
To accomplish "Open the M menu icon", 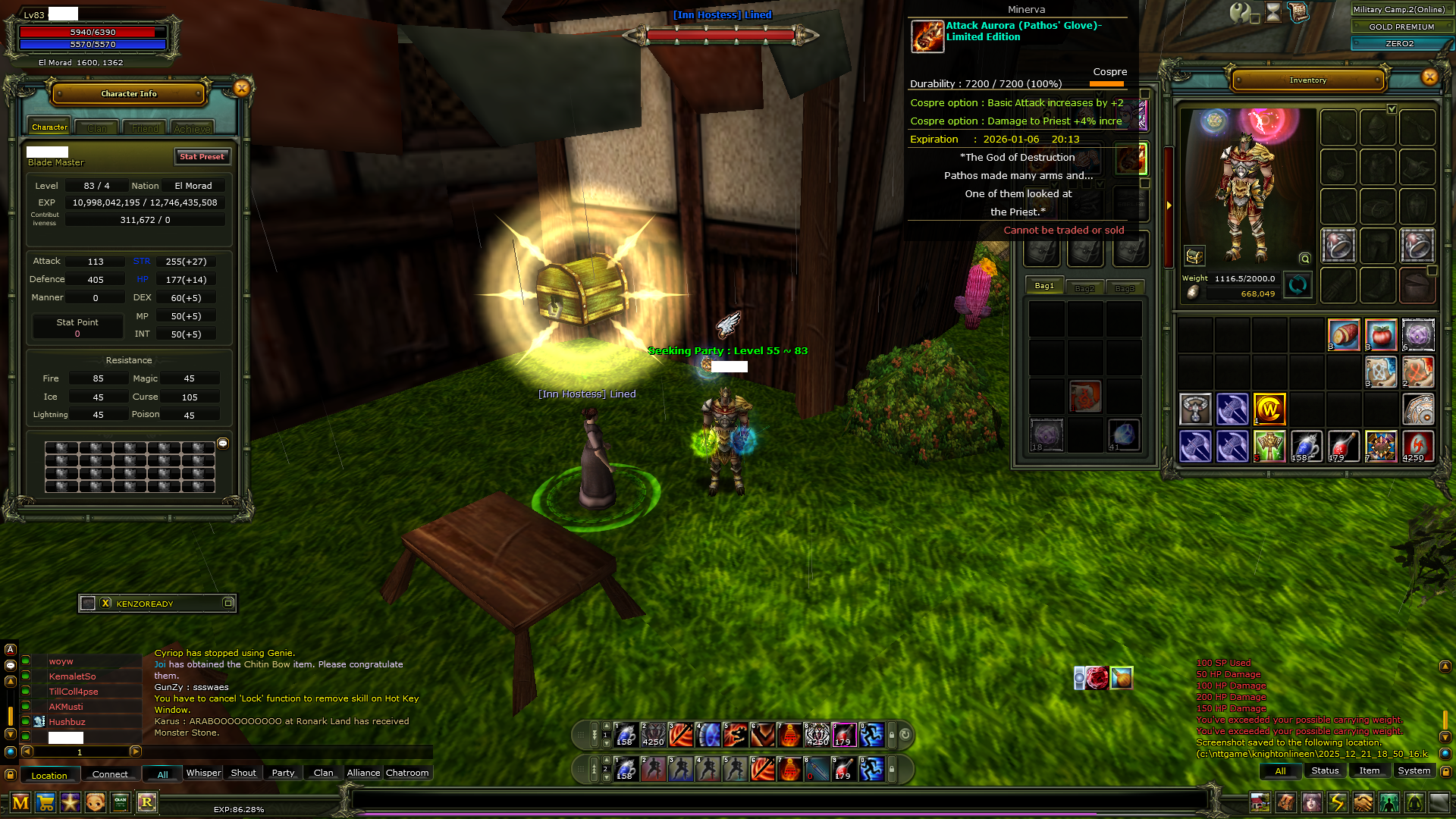I will [x=20, y=802].
